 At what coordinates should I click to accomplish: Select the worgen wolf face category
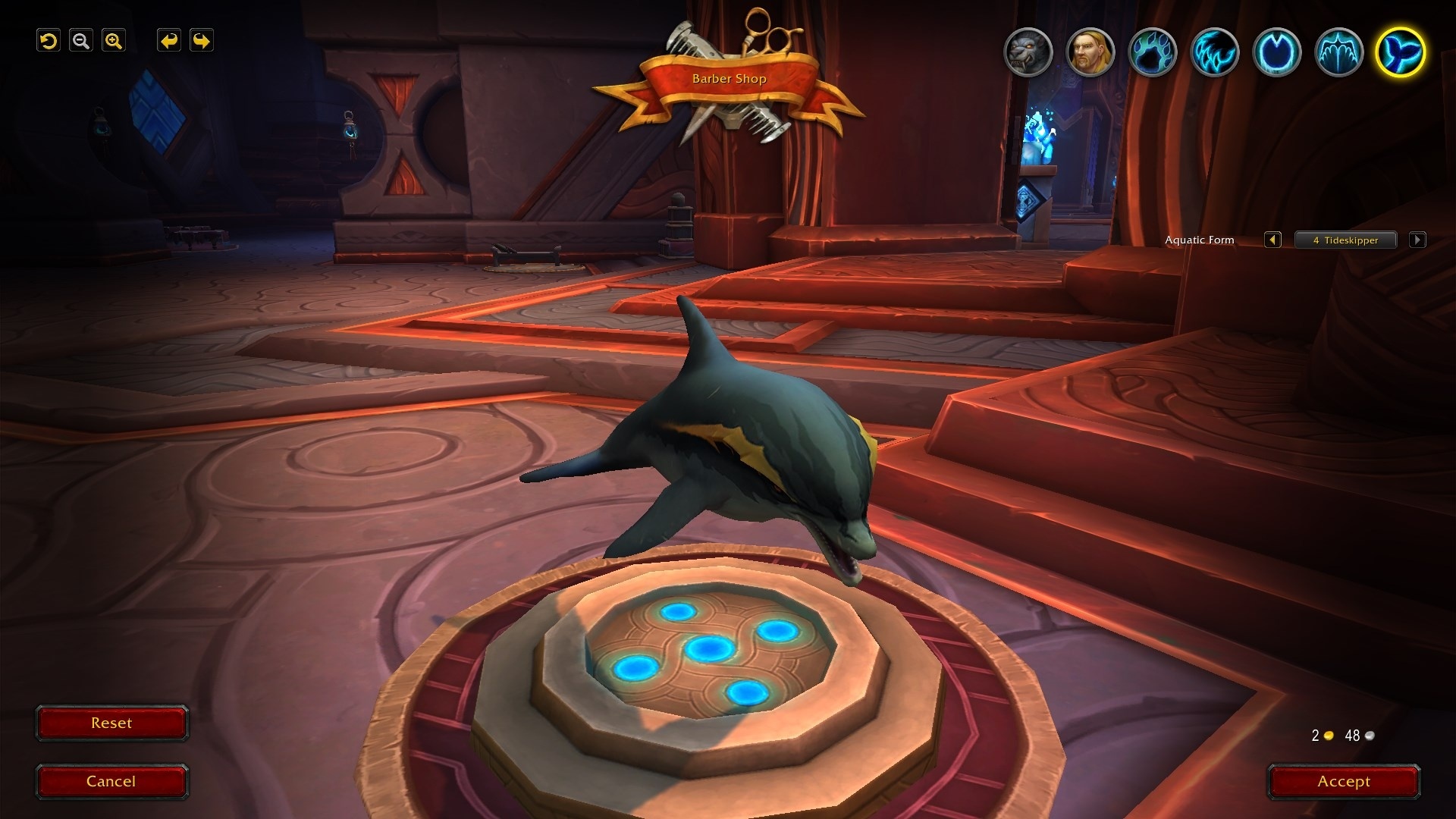[x=1028, y=52]
